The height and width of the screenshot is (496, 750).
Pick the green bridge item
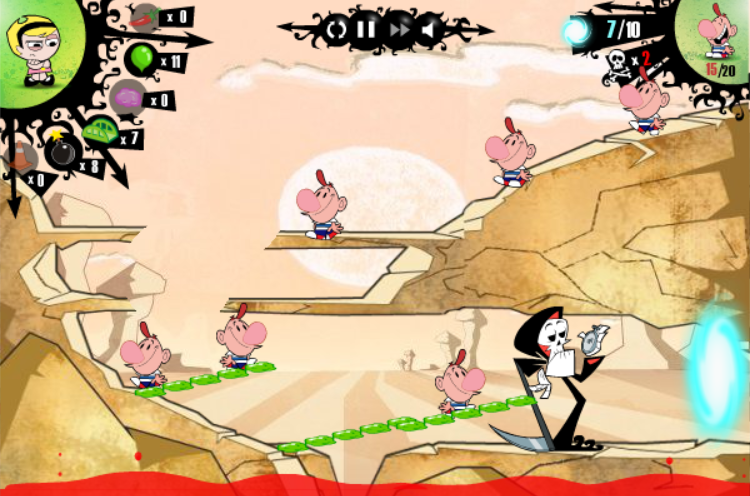[x=100, y=132]
